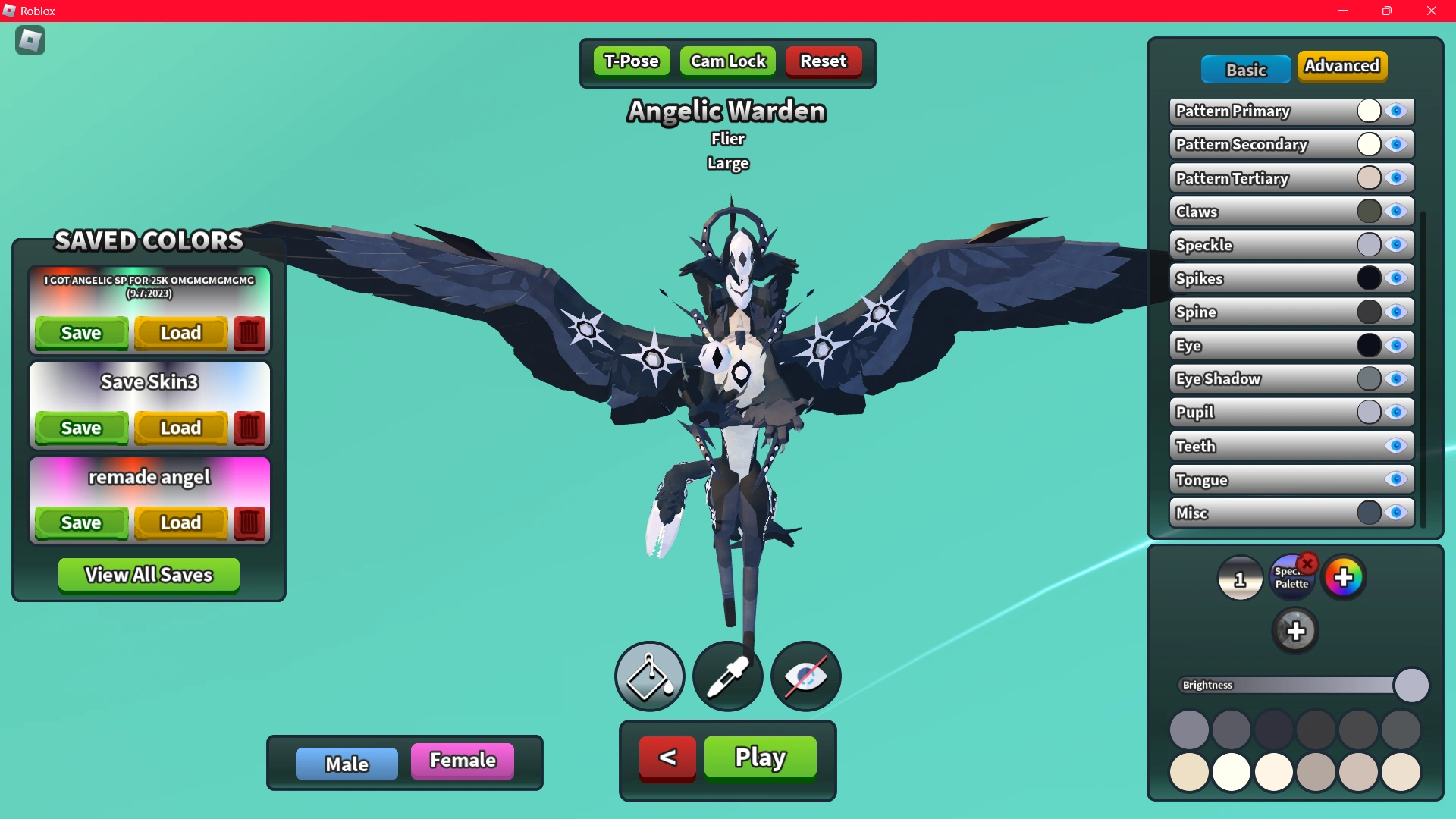Toggle Pattern Primary visibility
Viewport: 1456px width, 819px height.
(1398, 111)
